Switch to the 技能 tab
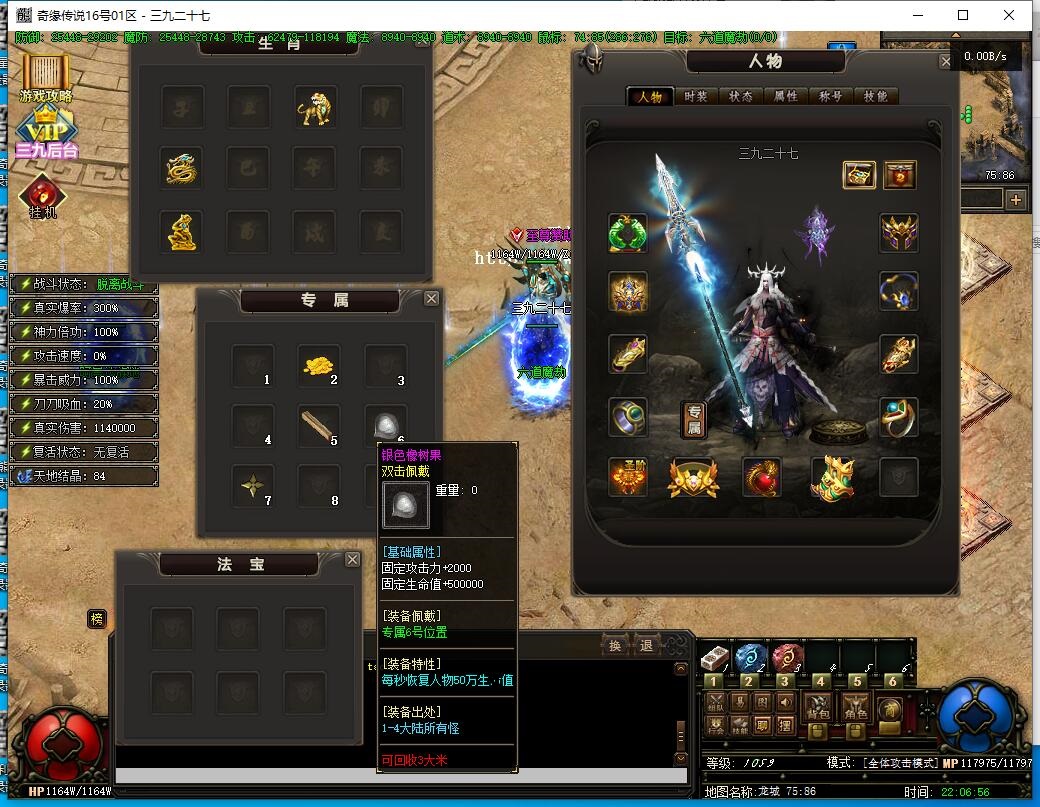Screen dimensions: 1040x807 (x=875, y=97)
